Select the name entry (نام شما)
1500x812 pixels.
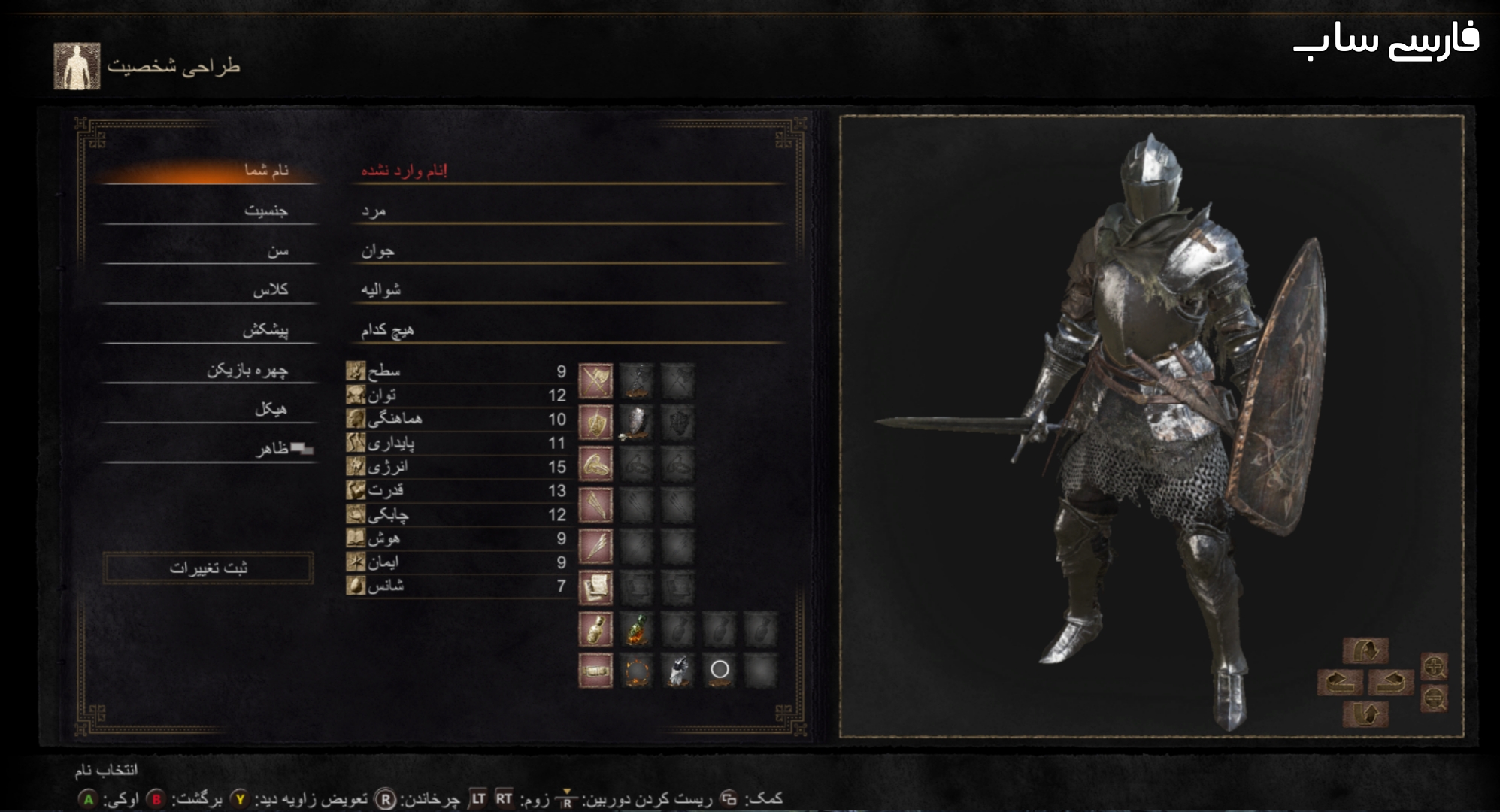tap(266, 171)
